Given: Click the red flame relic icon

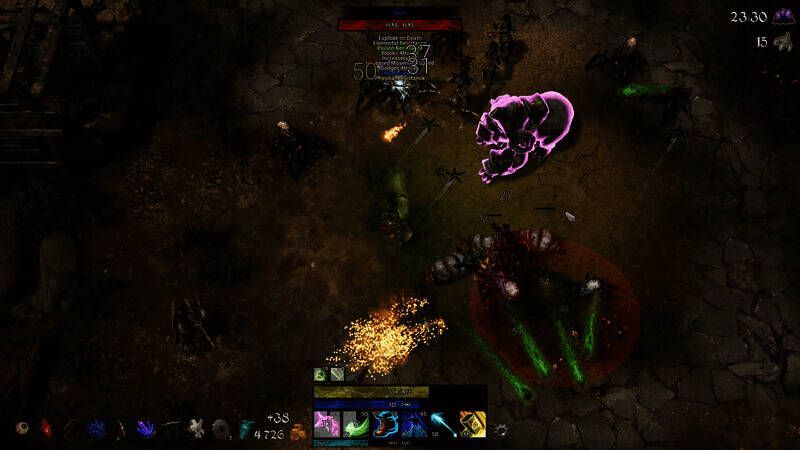Looking at the screenshot, I should coord(45,428).
